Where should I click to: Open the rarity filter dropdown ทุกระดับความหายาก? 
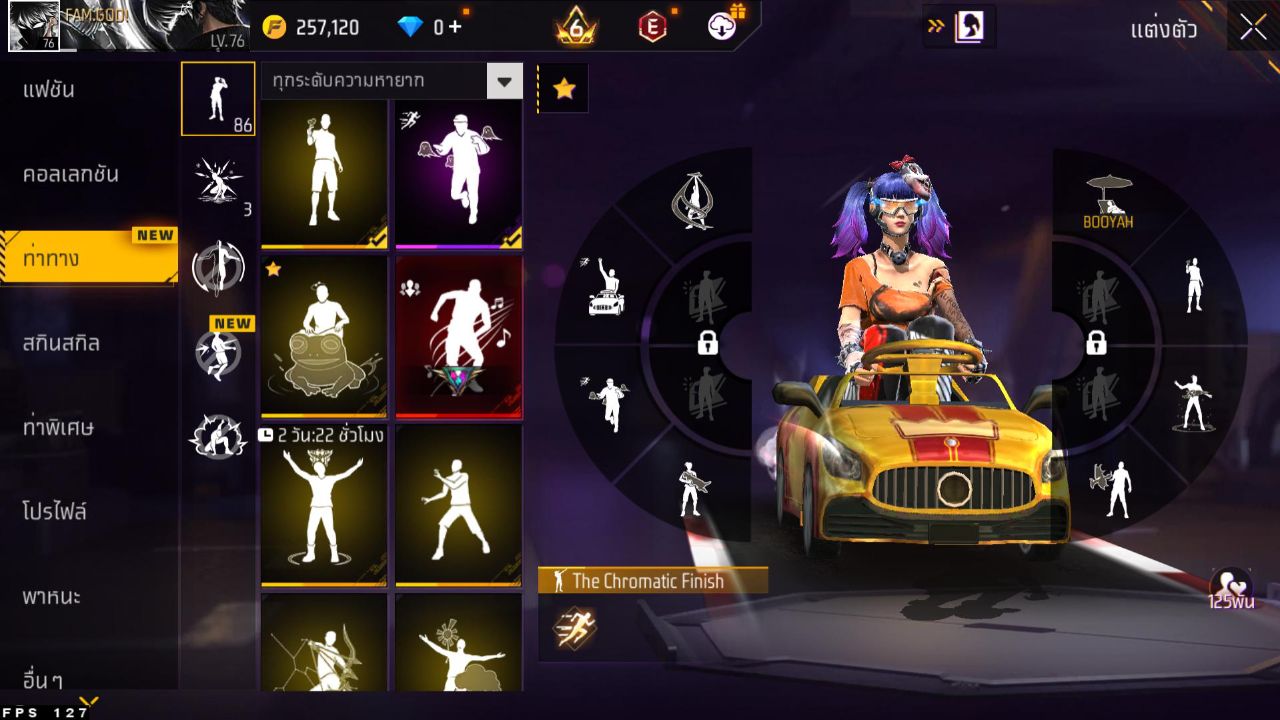tap(390, 81)
